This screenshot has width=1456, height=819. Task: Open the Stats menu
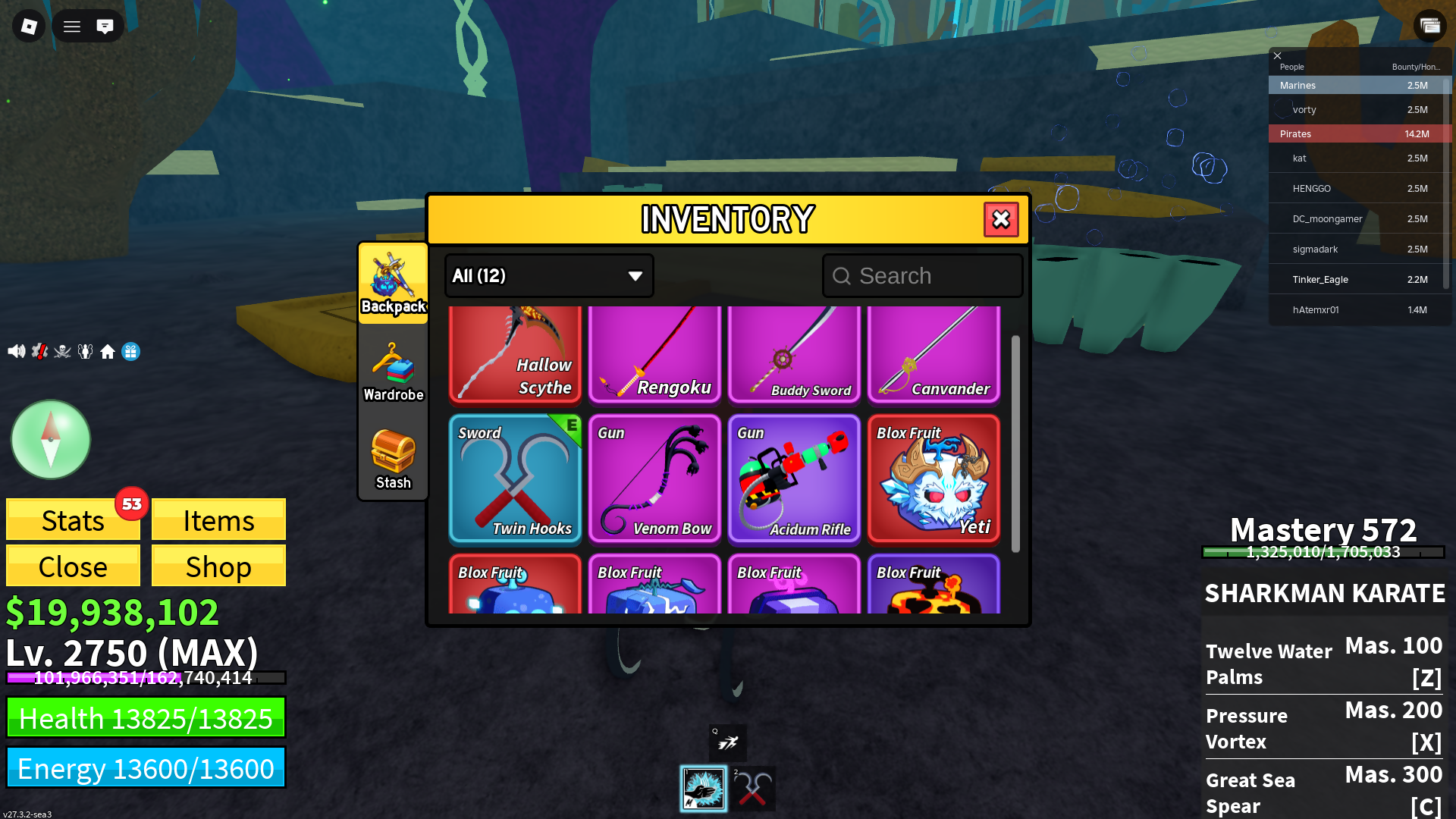pyautogui.click(x=72, y=520)
